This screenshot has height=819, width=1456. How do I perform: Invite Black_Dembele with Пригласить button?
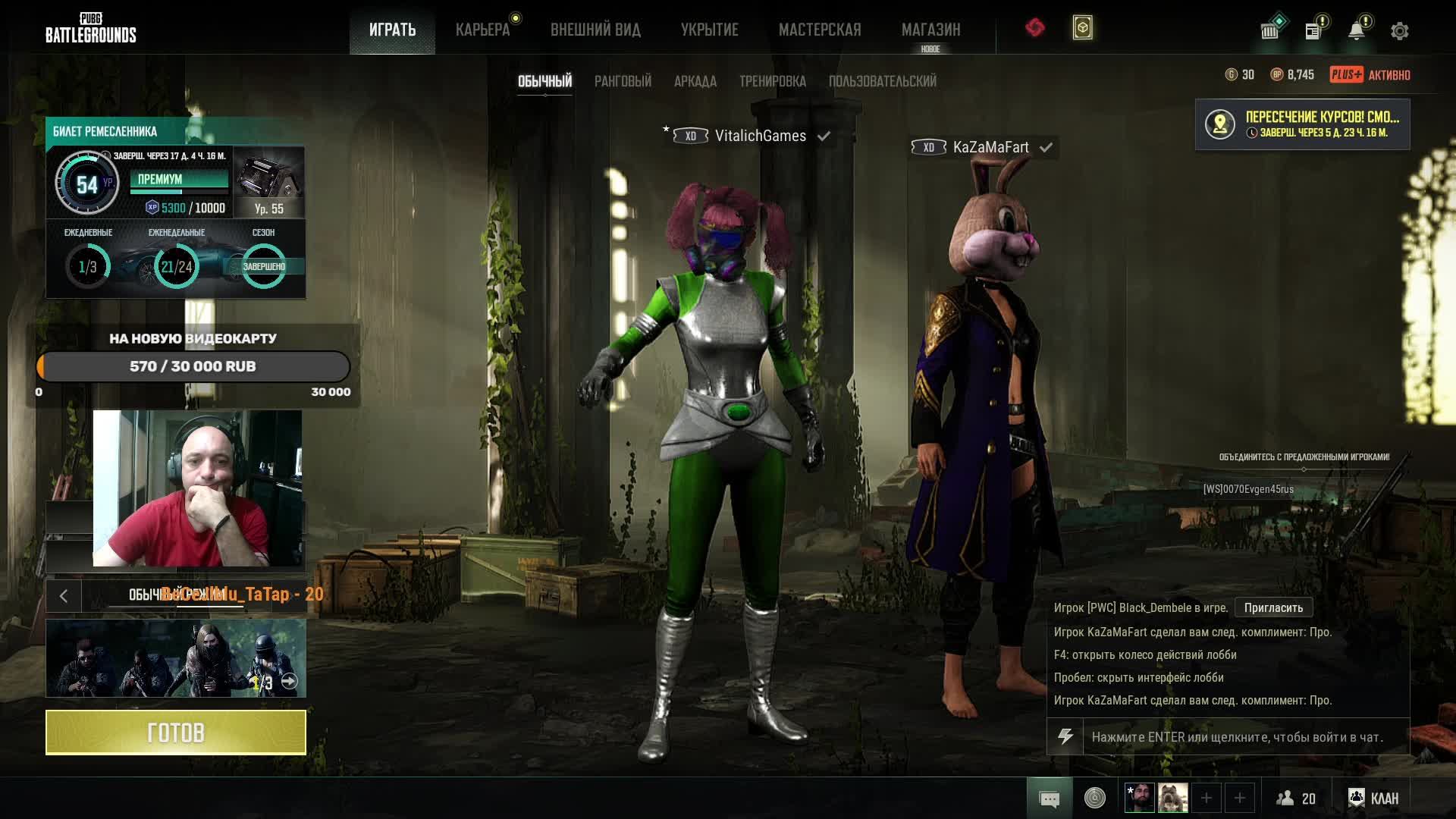tap(1273, 607)
